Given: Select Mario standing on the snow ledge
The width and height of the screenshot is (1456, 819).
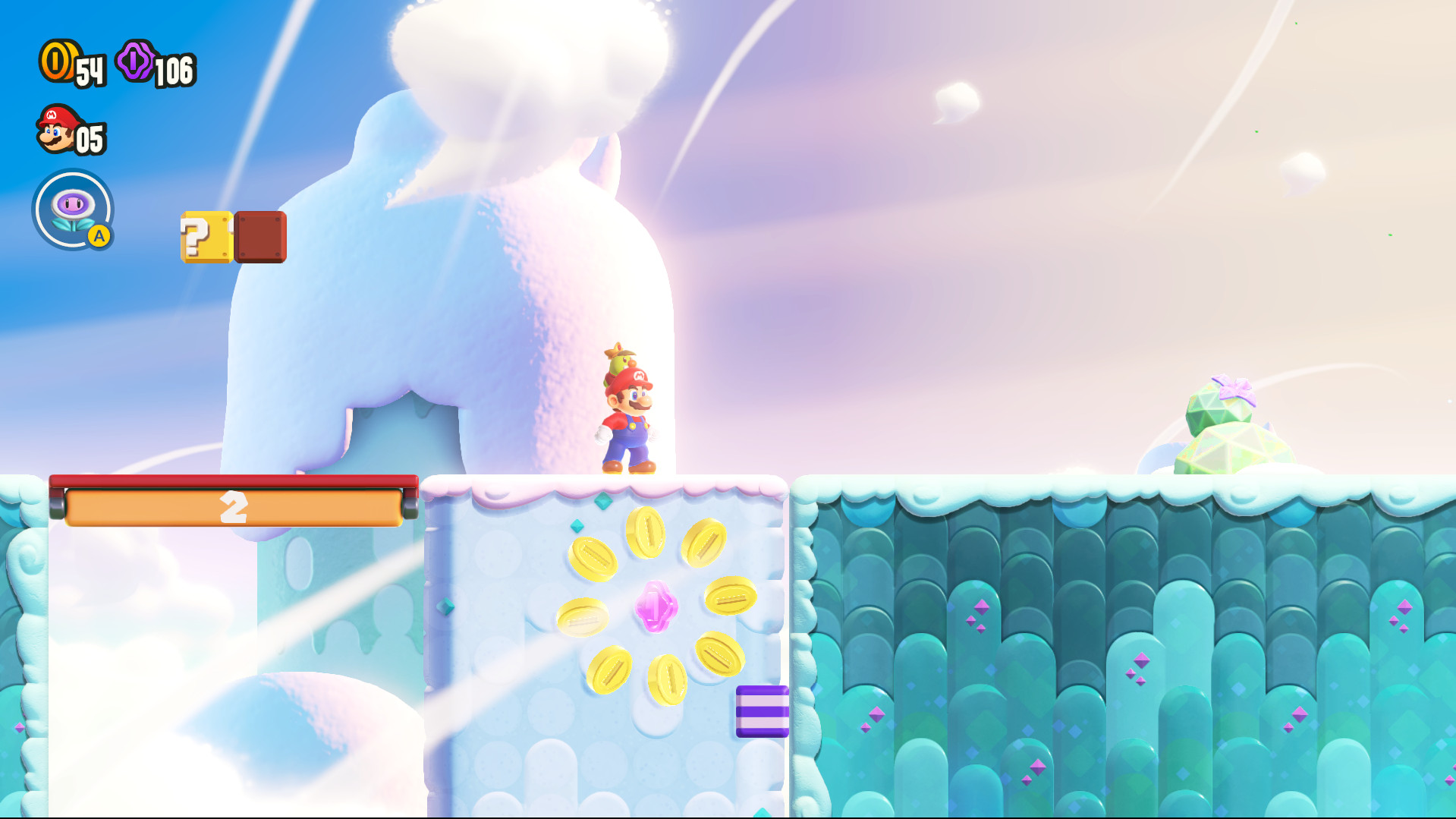Looking at the screenshot, I should [630, 425].
